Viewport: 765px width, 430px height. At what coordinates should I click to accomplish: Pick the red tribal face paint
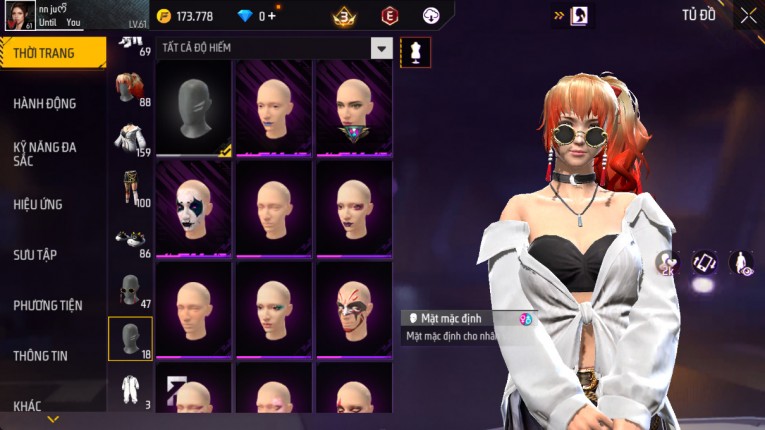point(353,308)
